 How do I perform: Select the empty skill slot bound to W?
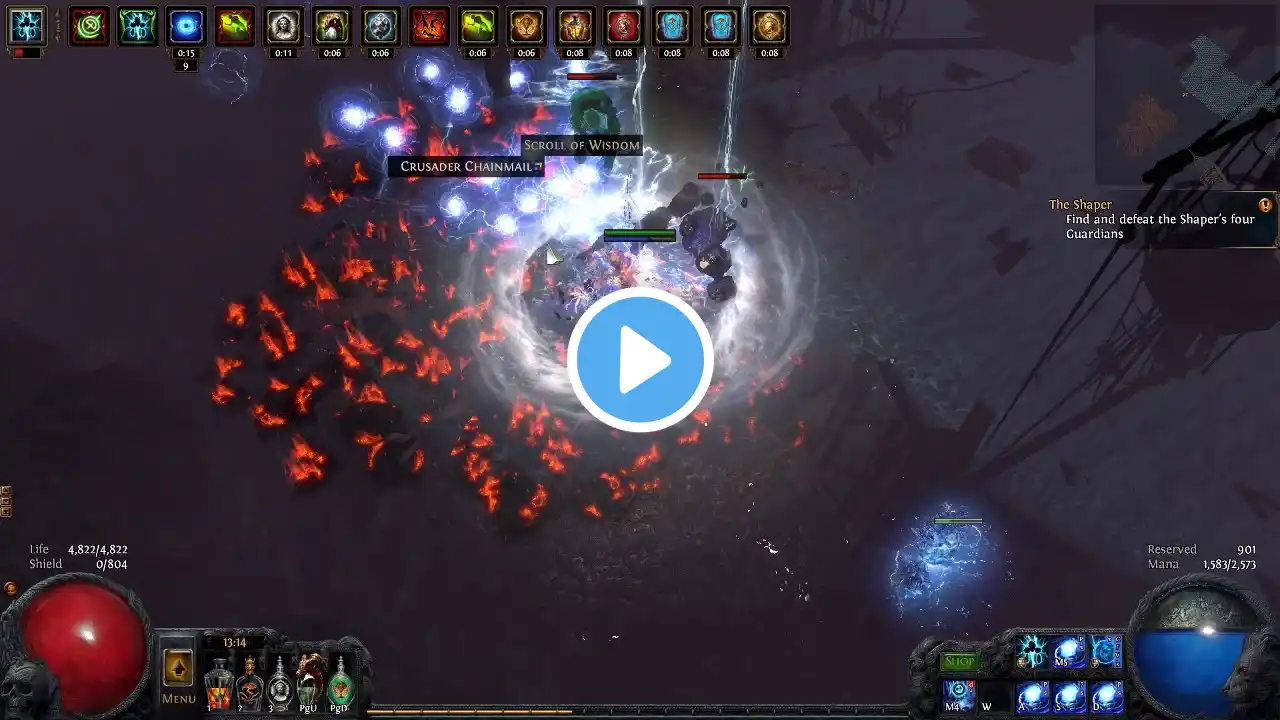tap(992, 696)
